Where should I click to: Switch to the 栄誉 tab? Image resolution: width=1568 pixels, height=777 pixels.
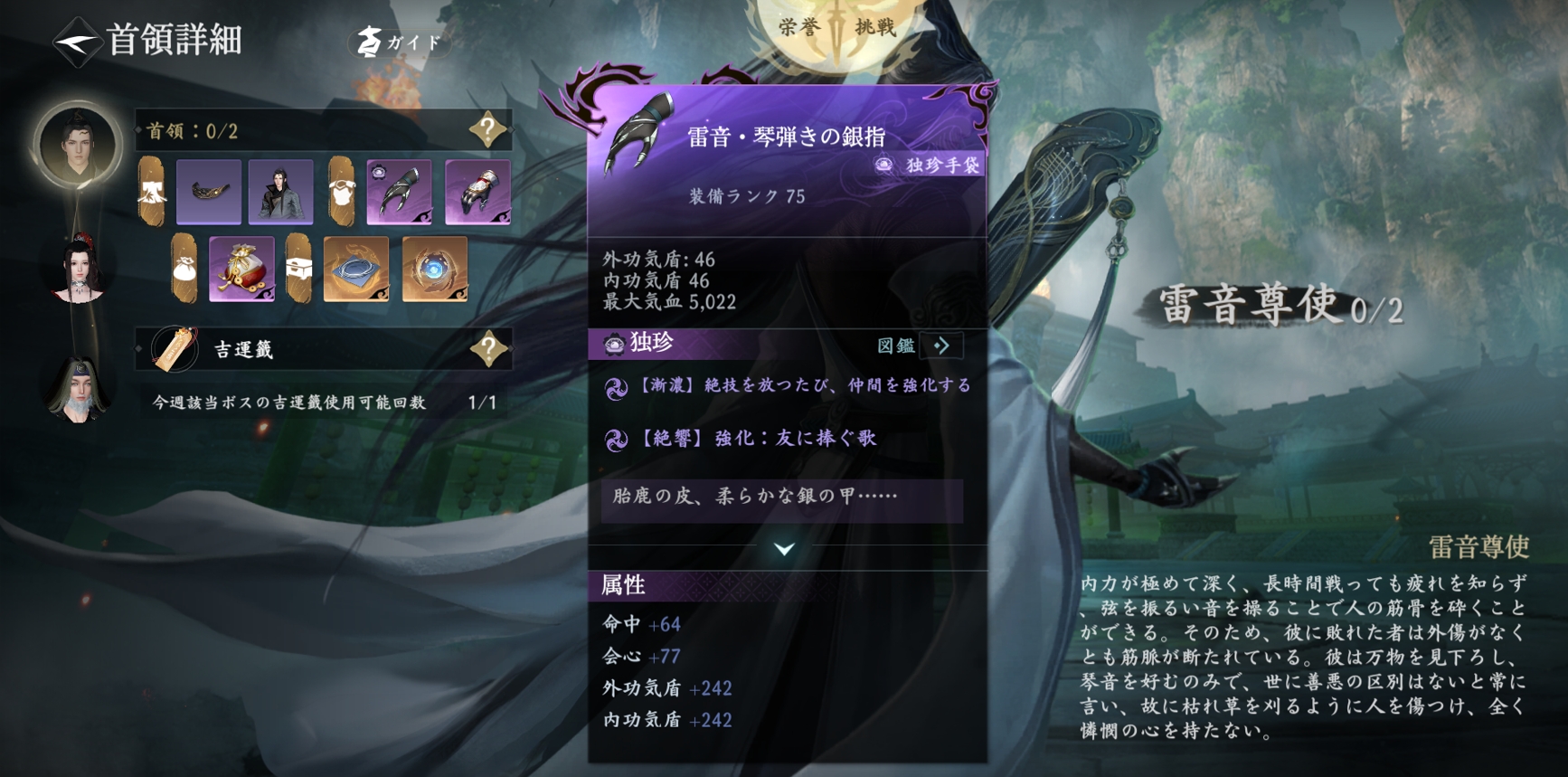(x=799, y=27)
